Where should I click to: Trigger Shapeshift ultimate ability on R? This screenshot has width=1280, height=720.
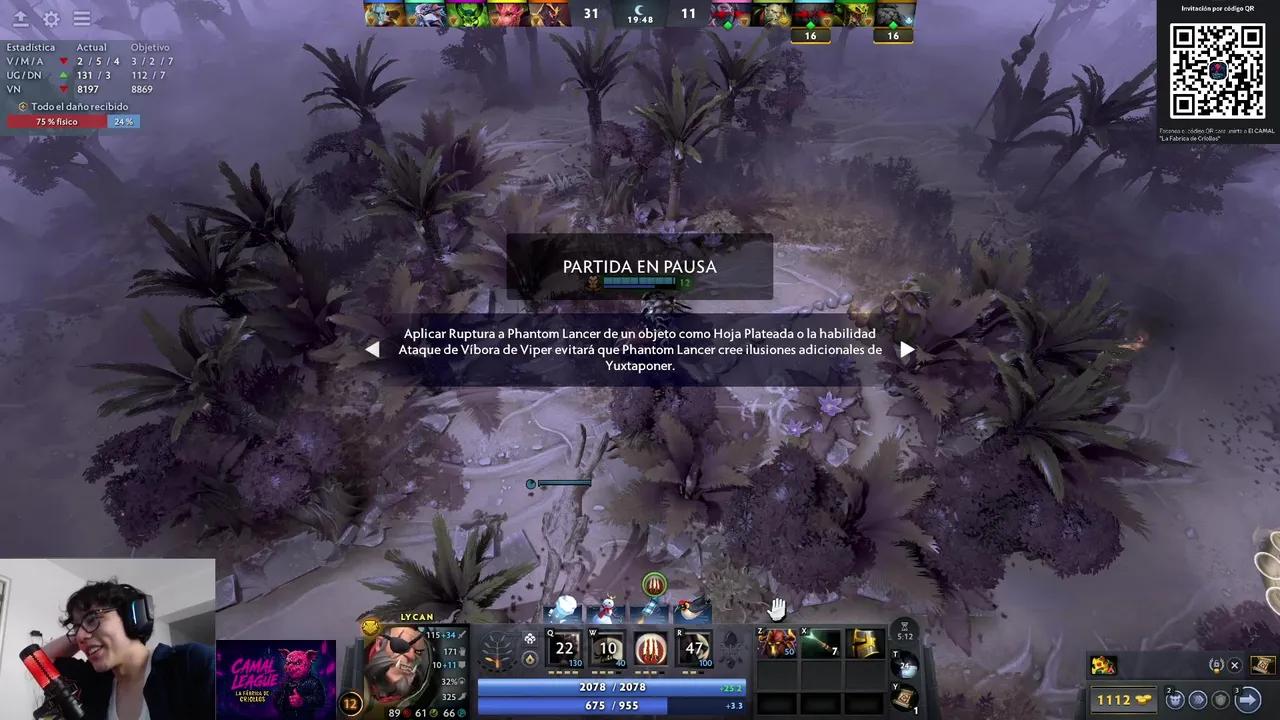point(691,650)
